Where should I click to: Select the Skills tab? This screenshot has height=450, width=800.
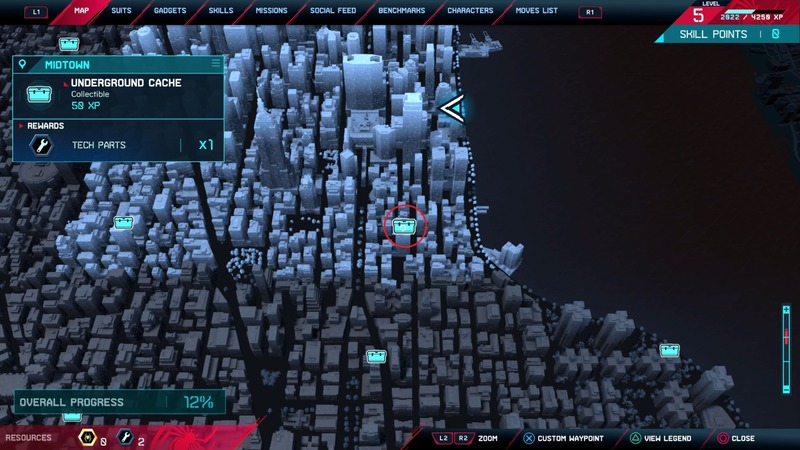point(220,11)
